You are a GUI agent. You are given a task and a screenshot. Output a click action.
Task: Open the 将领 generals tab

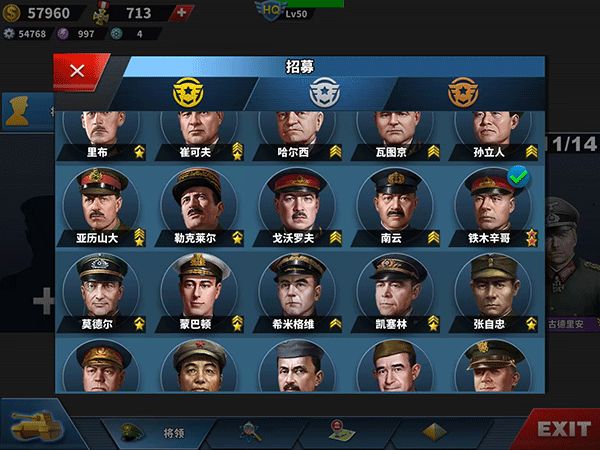[x=160, y=432]
